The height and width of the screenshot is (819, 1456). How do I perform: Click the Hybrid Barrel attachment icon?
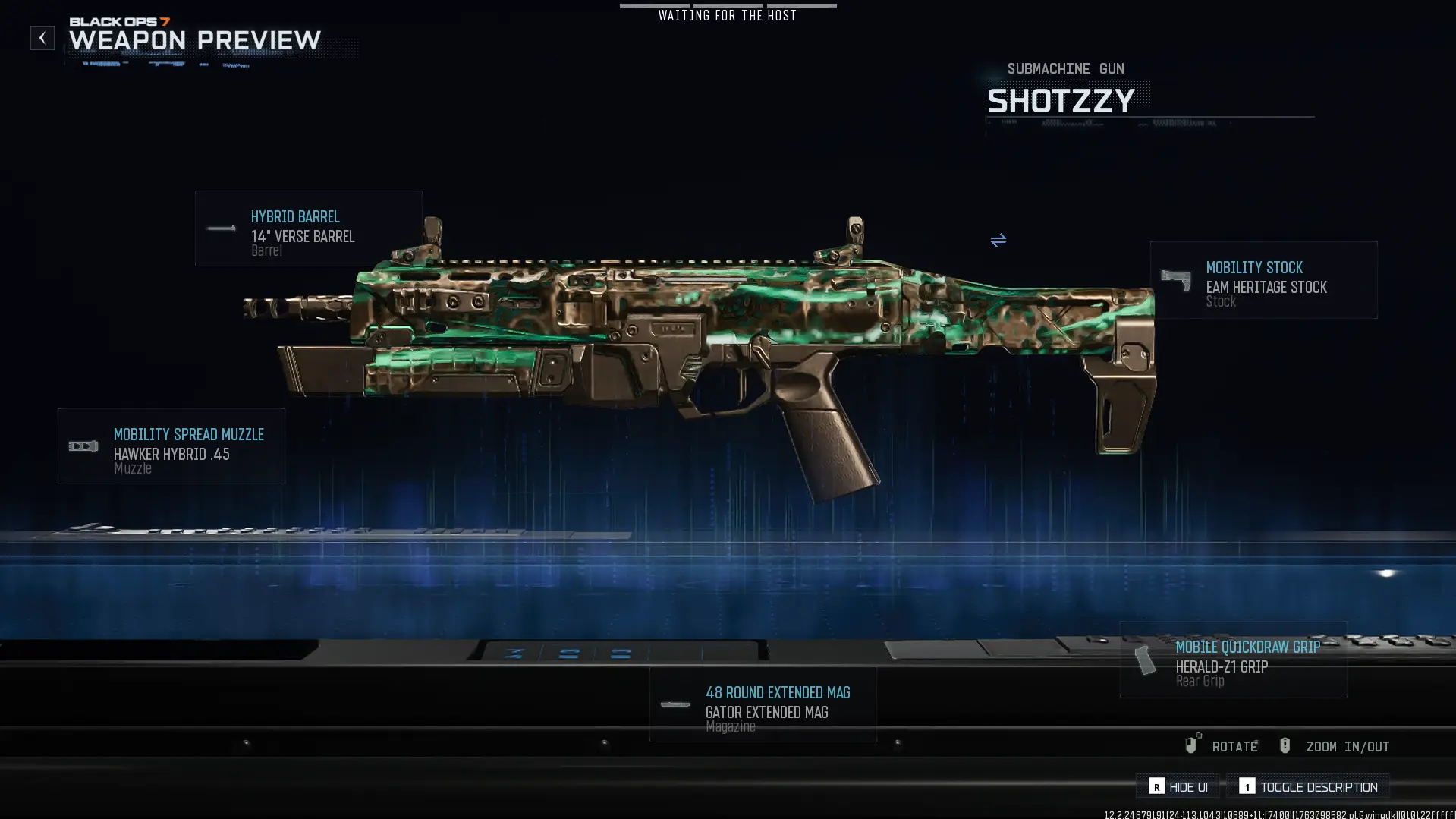pos(221,229)
